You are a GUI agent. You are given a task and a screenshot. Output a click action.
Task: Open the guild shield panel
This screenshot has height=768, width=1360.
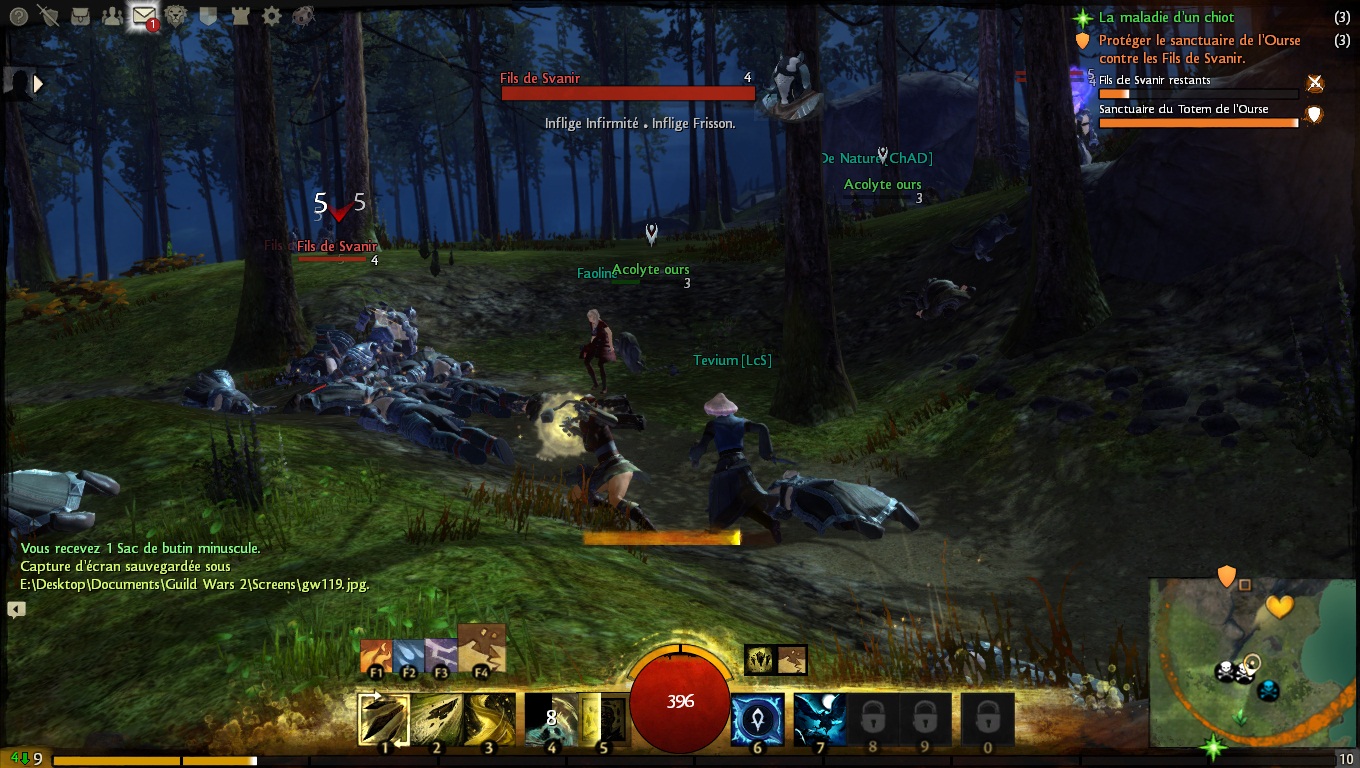coord(208,16)
